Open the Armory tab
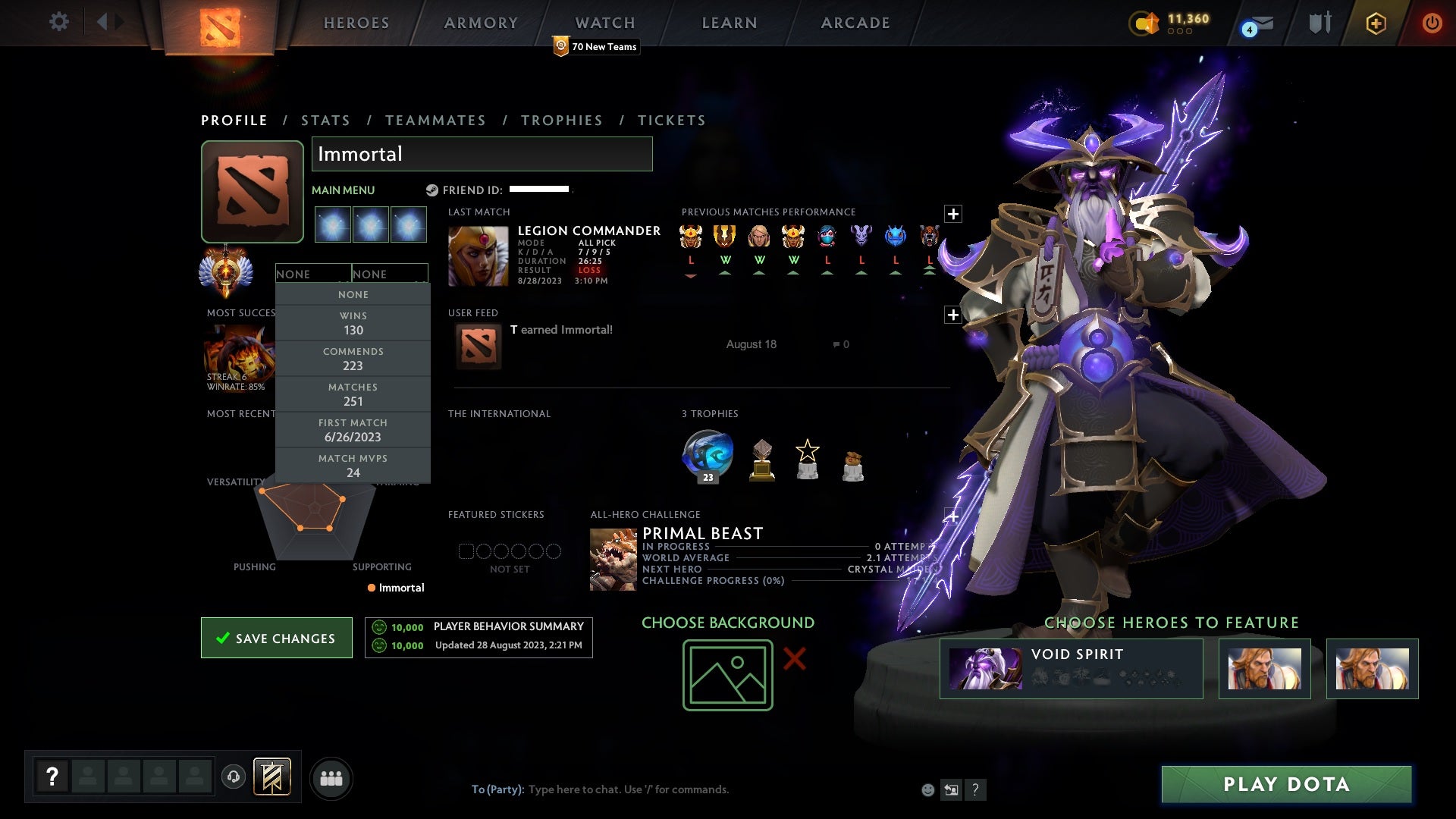The height and width of the screenshot is (819, 1456). click(481, 23)
